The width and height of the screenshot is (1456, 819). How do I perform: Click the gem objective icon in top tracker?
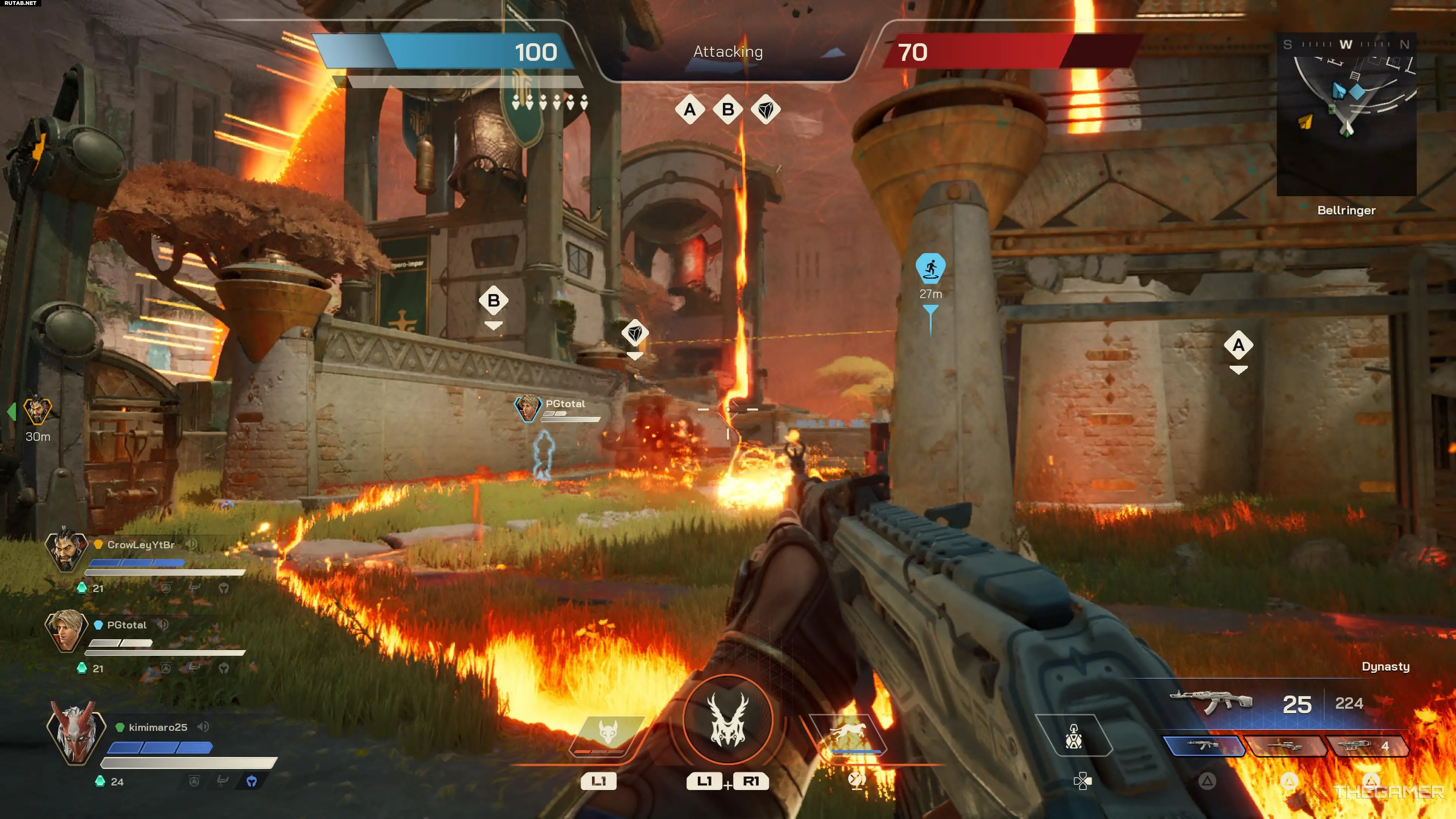click(x=766, y=110)
